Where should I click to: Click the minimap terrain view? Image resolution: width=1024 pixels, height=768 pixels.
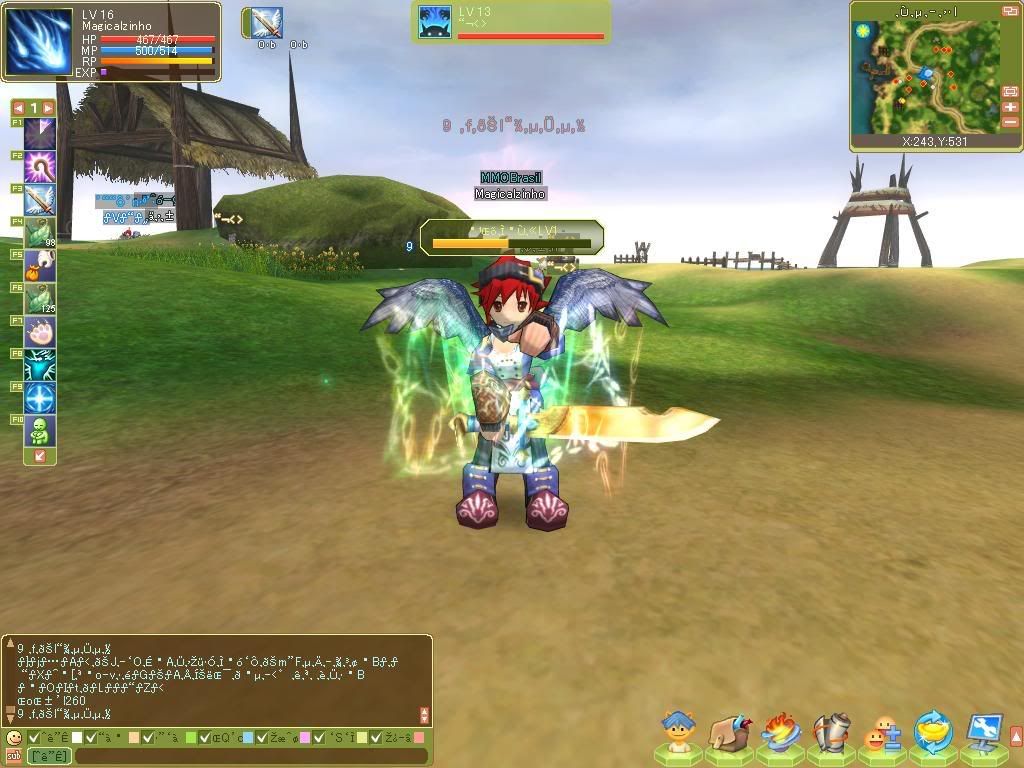click(x=924, y=76)
